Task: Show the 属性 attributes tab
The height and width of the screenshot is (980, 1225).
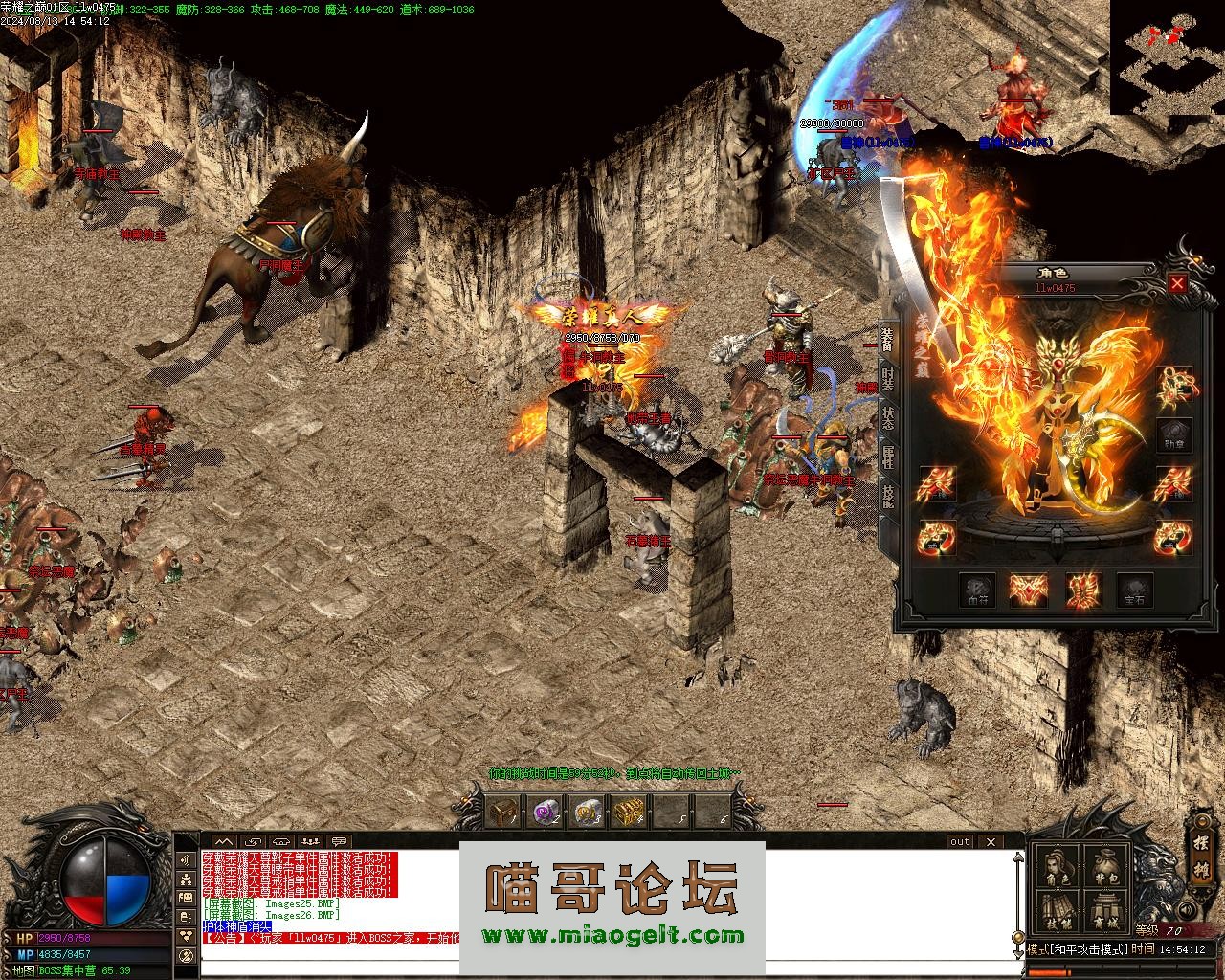Action: pos(888,457)
